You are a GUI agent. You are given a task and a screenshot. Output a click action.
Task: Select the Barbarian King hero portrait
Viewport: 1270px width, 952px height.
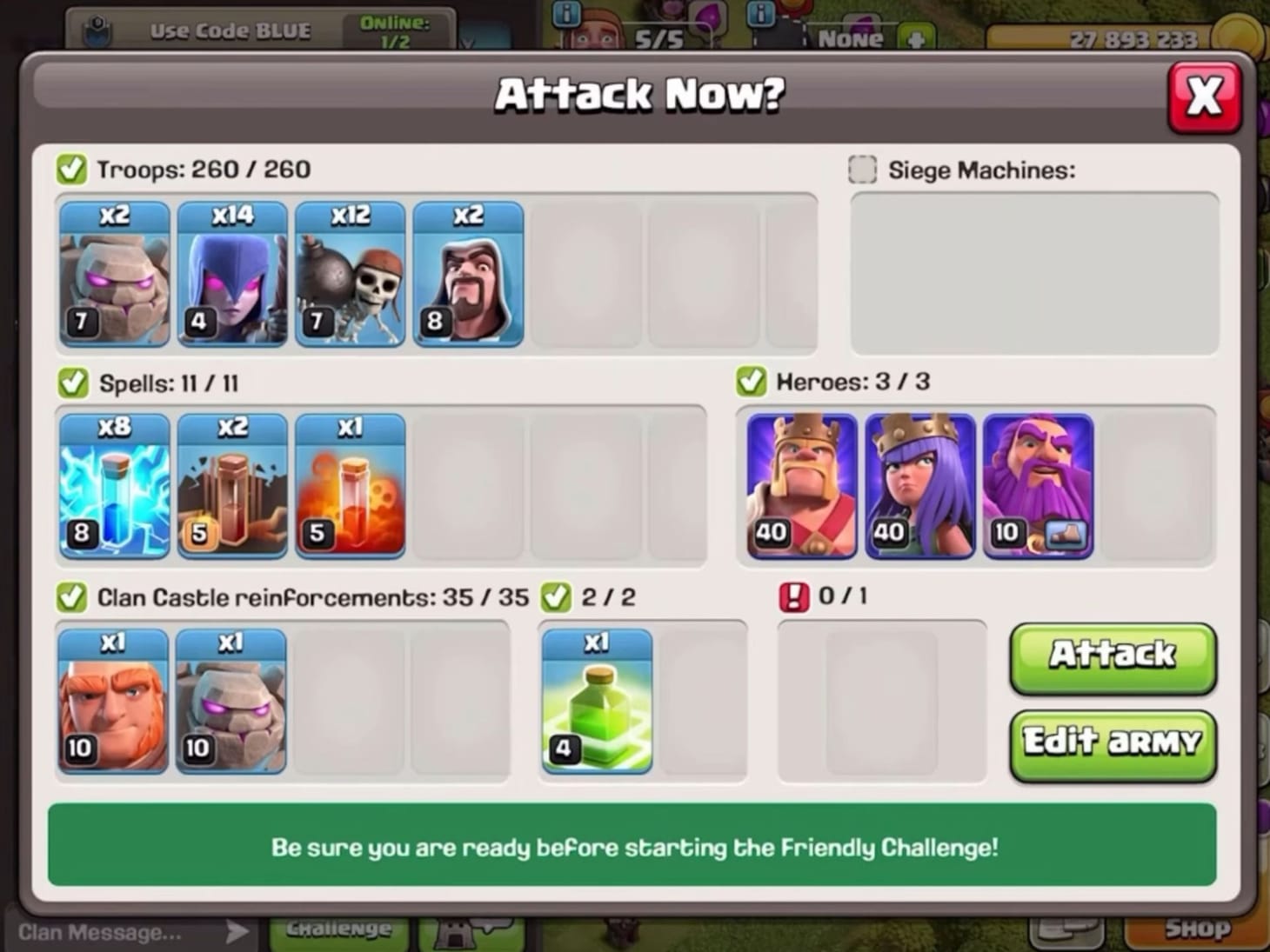pyautogui.click(x=801, y=487)
